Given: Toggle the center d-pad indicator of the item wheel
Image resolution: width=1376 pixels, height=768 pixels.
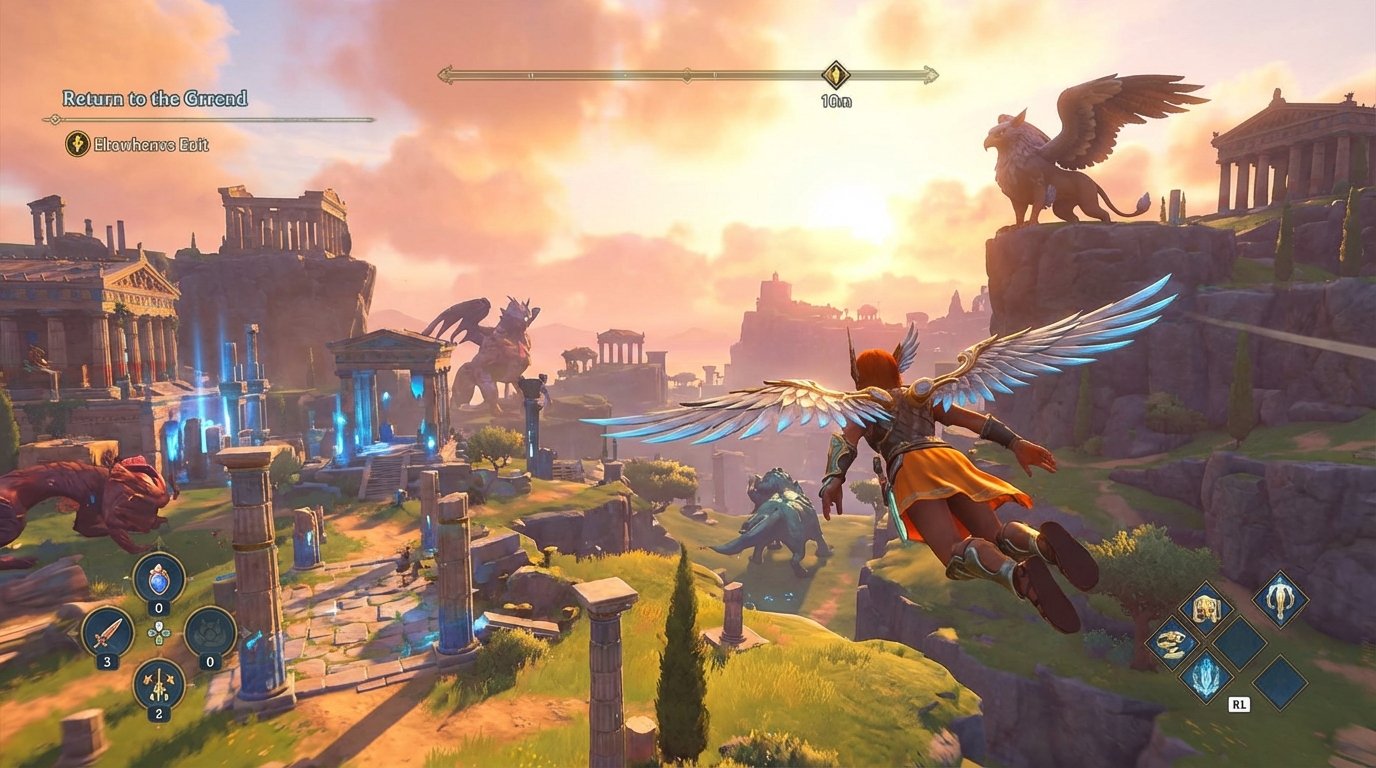Looking at the screenshot, I should pyautogui.click(x=158, y=632).
